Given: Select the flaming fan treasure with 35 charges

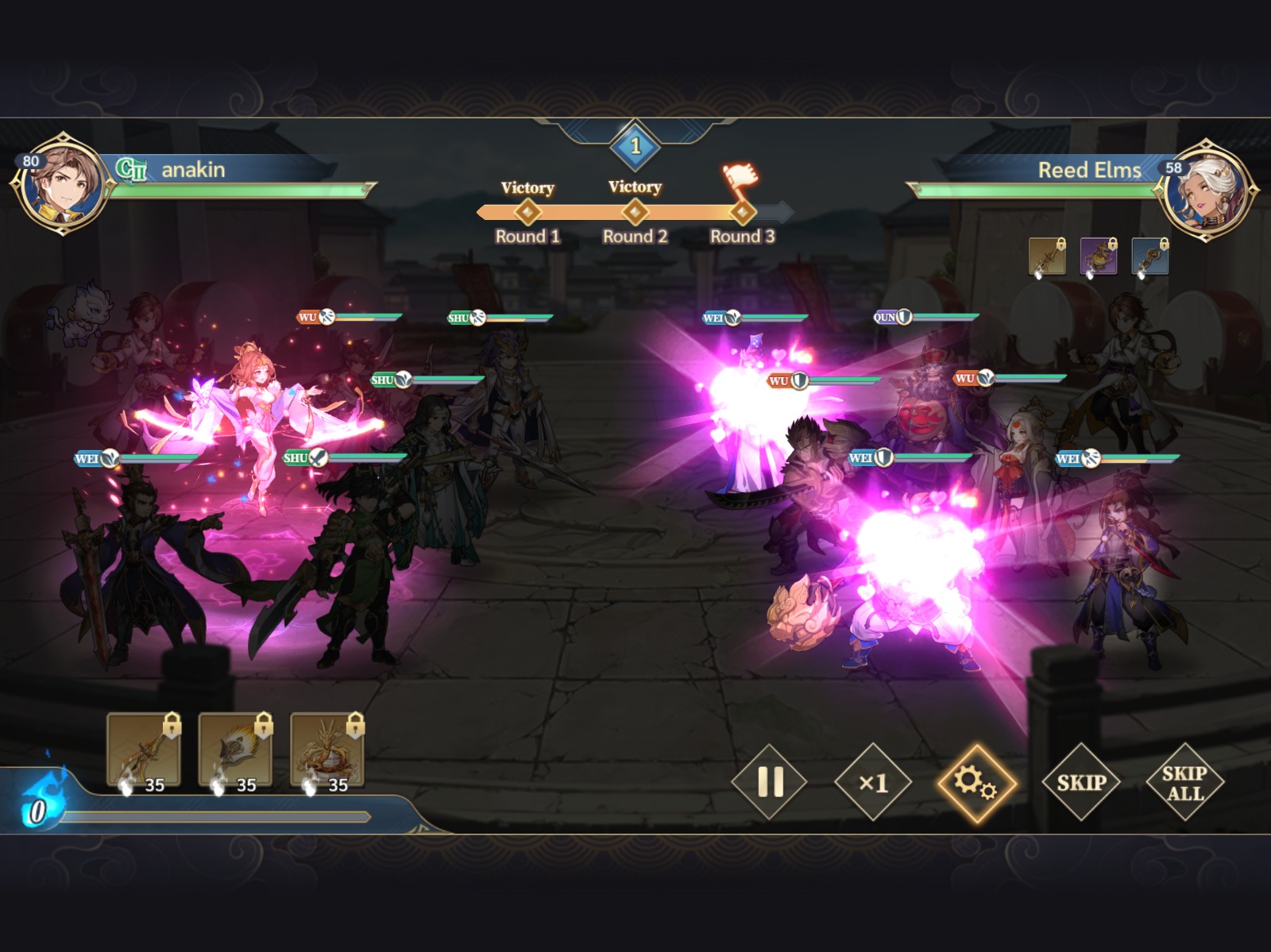Looking at the screenshot, I should pos(234,746).
